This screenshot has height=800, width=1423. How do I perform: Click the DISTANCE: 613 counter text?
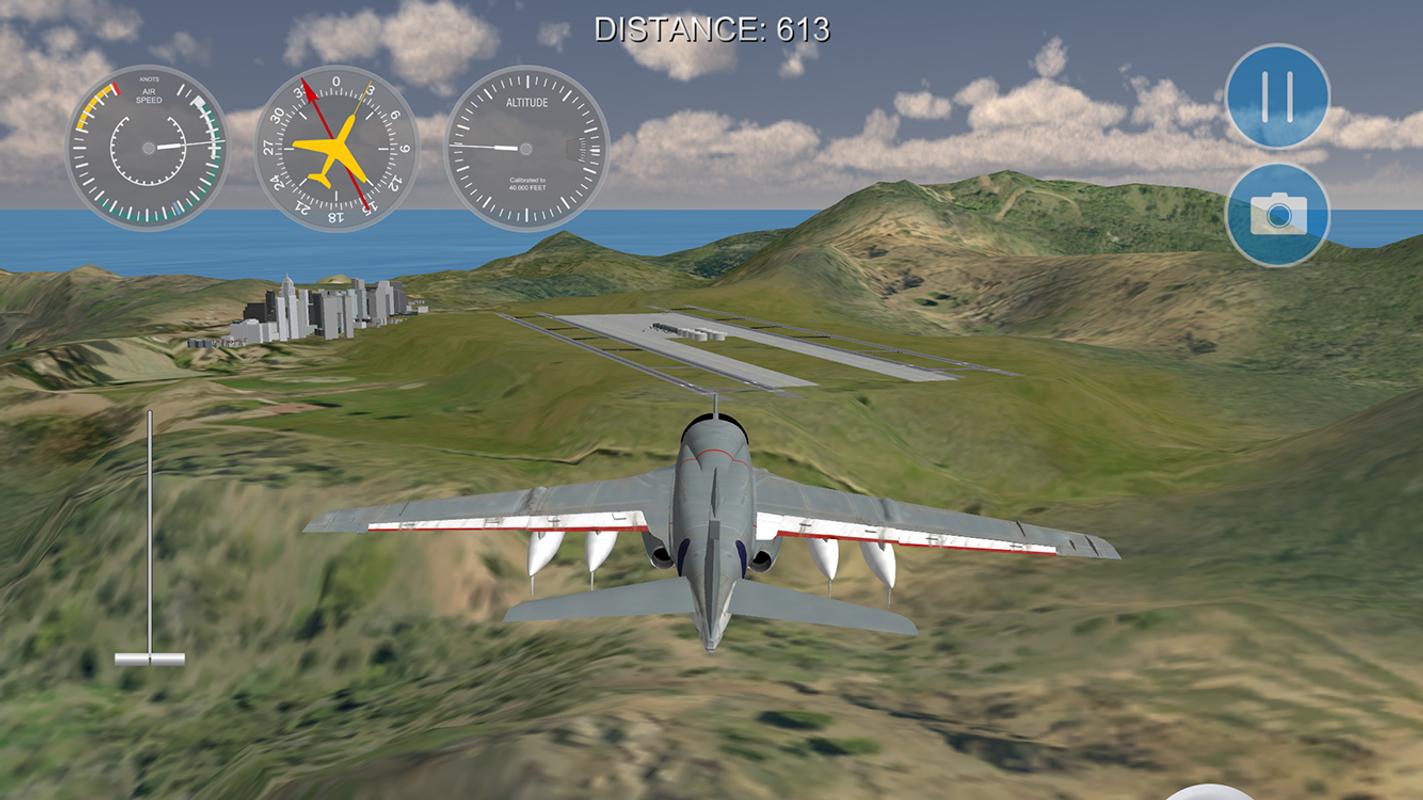pyautogui.click(x=711, y=29)
